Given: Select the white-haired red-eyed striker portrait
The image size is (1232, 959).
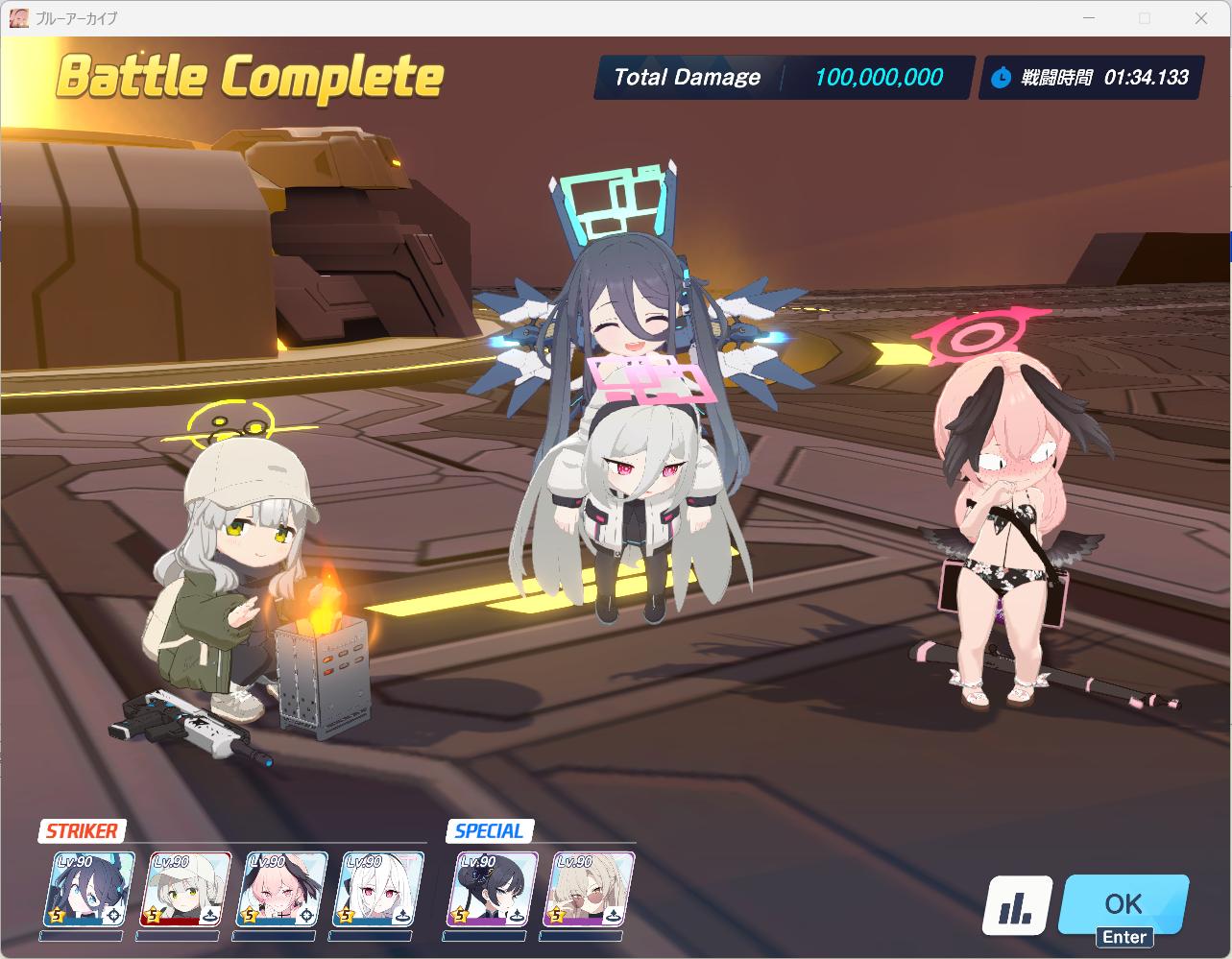Looking at the screenshot, I should click(377, 889).
